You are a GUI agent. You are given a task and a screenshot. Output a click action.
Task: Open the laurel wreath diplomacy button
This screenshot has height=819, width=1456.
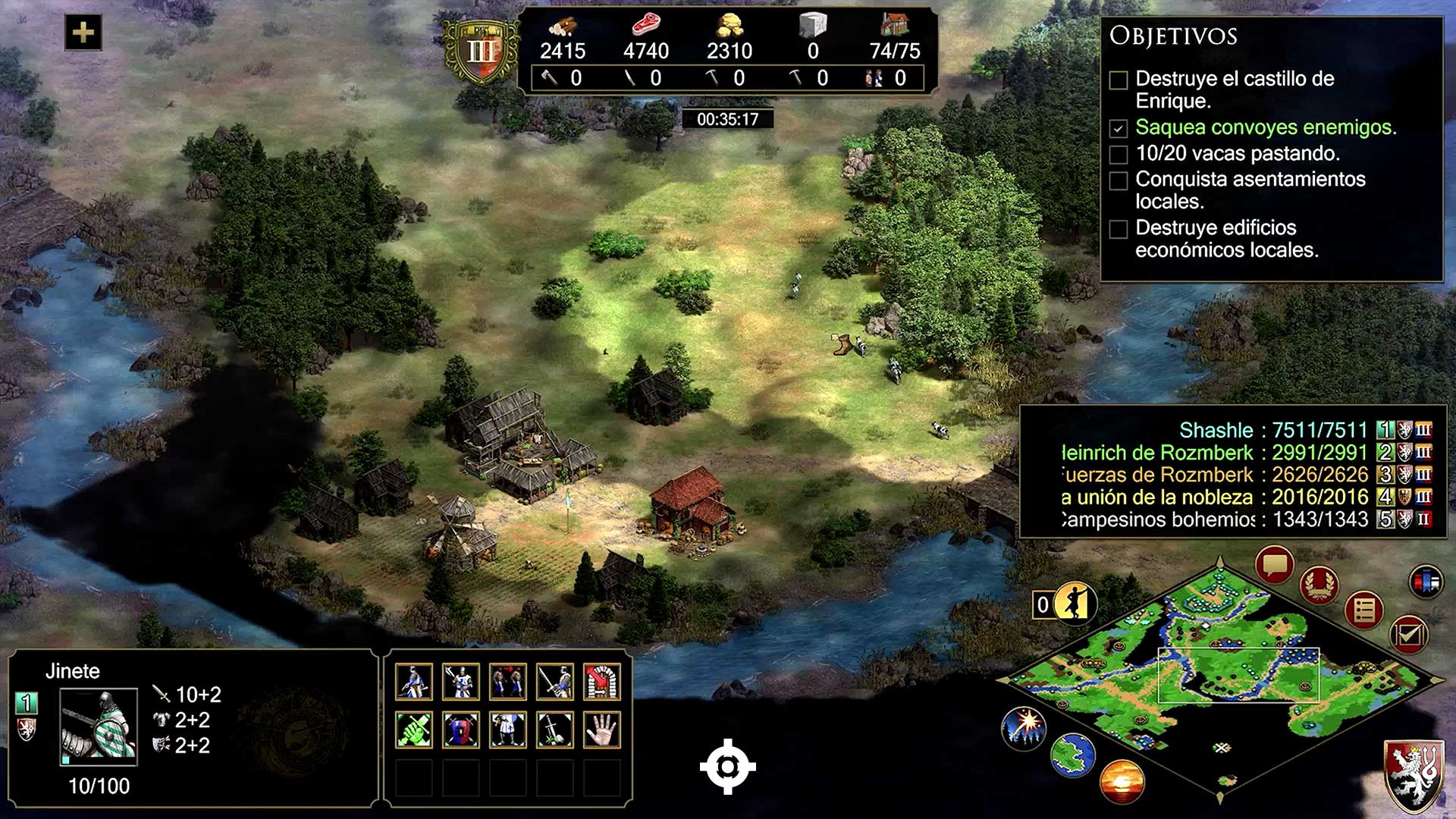coord(1319,584)
